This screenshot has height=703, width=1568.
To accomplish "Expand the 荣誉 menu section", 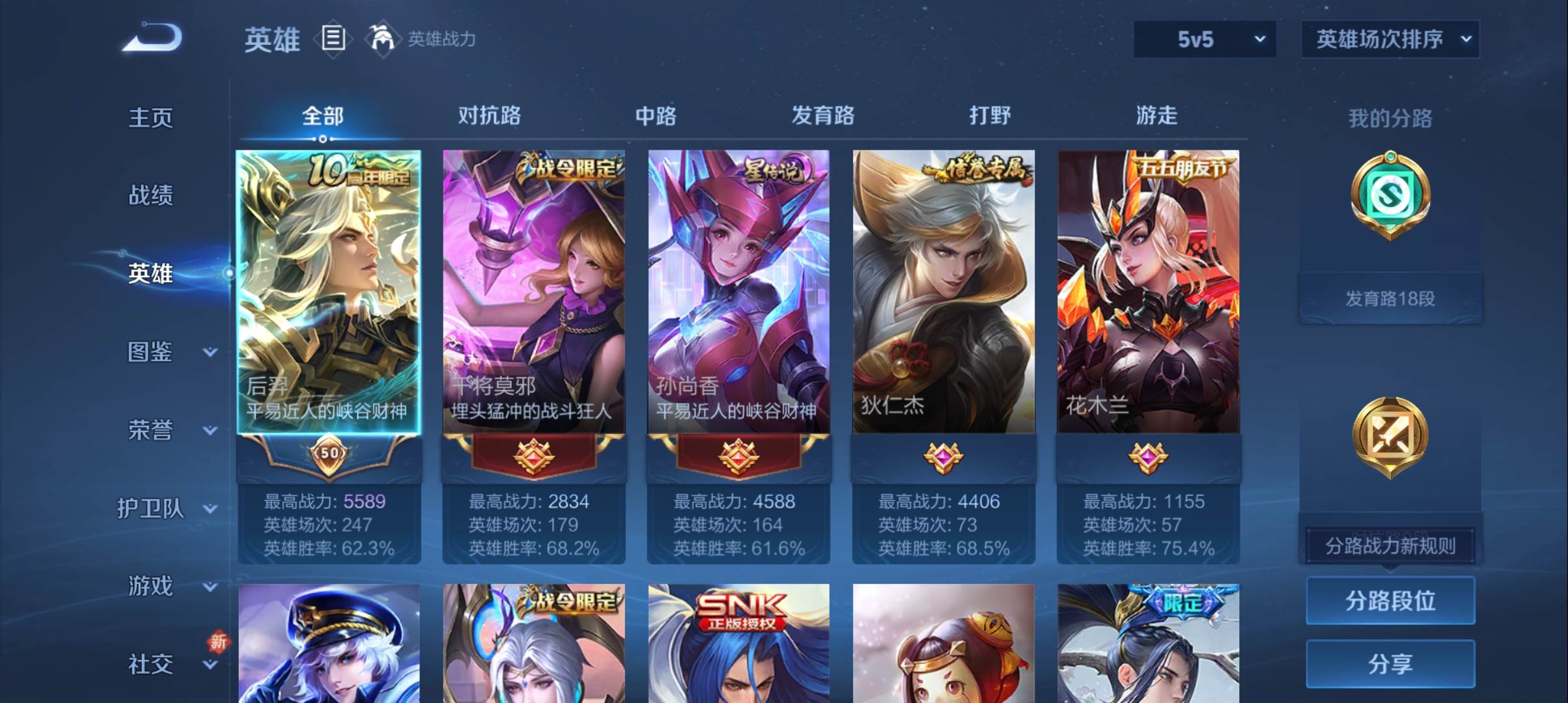I will tap(171, 430).
